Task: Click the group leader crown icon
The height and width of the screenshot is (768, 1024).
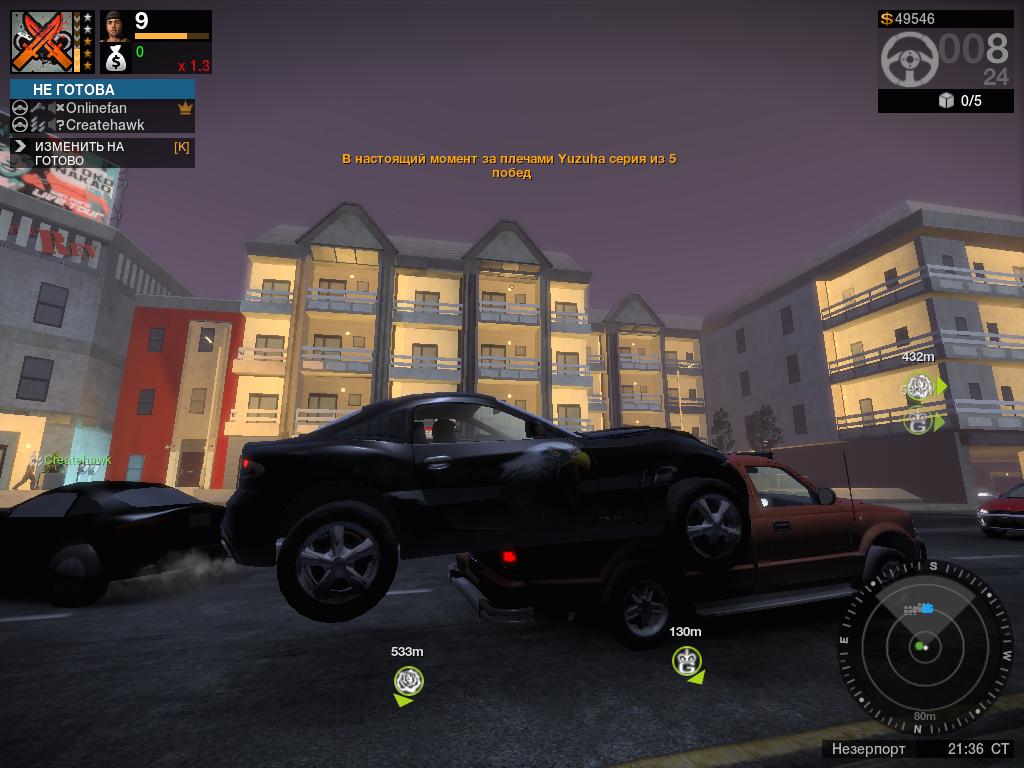Action: coord(185,108)
